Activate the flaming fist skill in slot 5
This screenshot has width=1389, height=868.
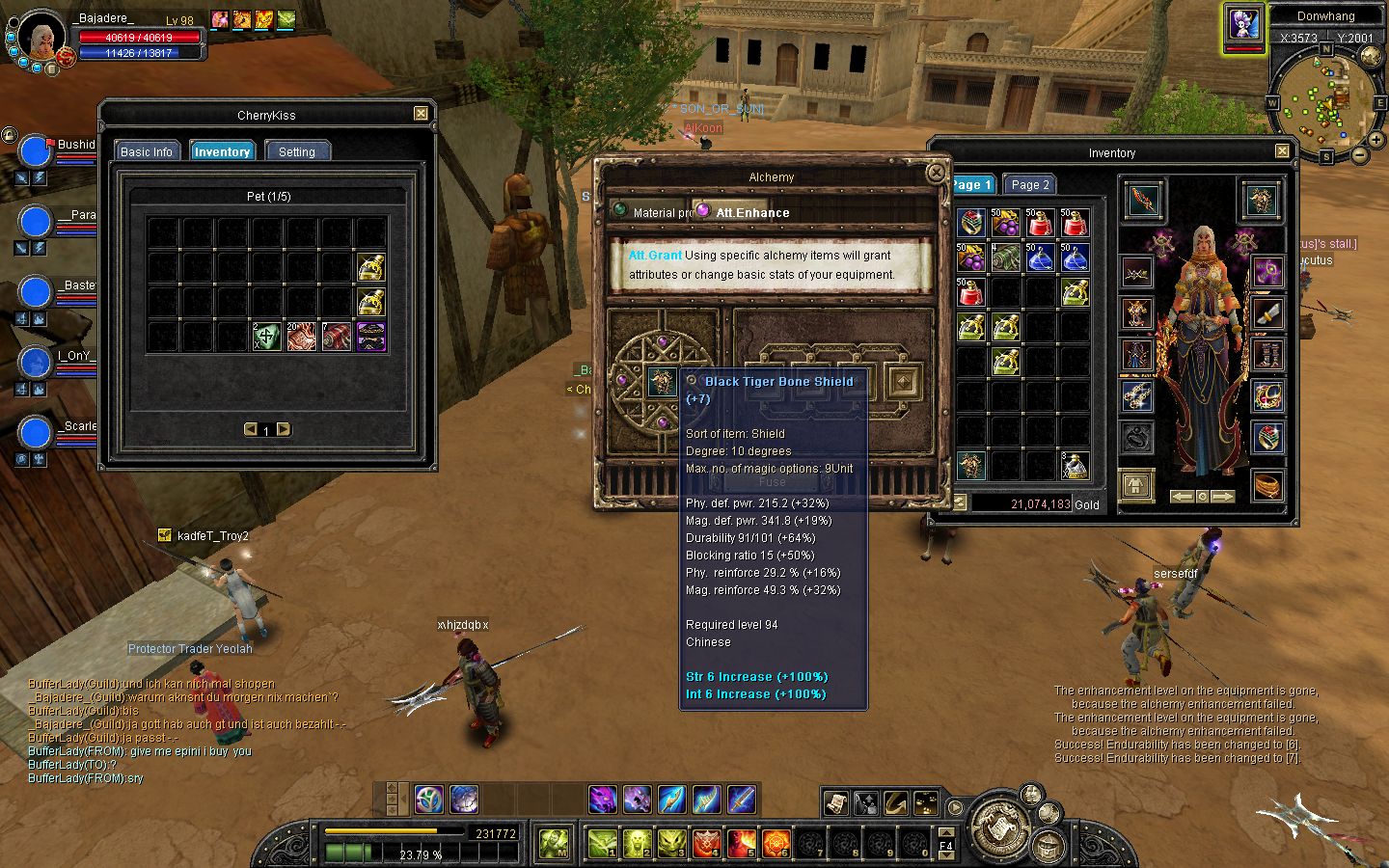coord(741,843)
